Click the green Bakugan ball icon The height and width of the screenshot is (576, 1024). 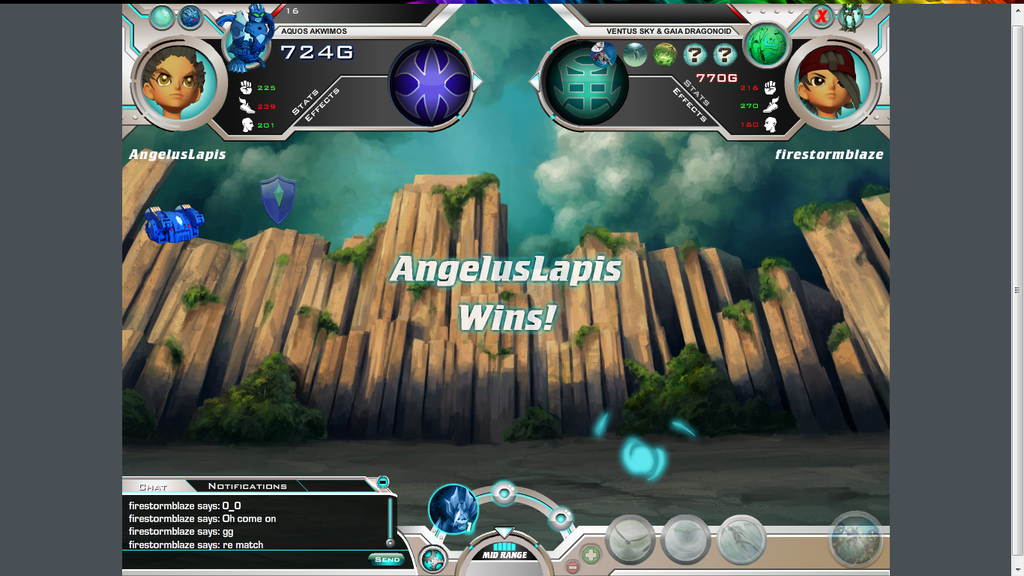(x=767, y=44)
